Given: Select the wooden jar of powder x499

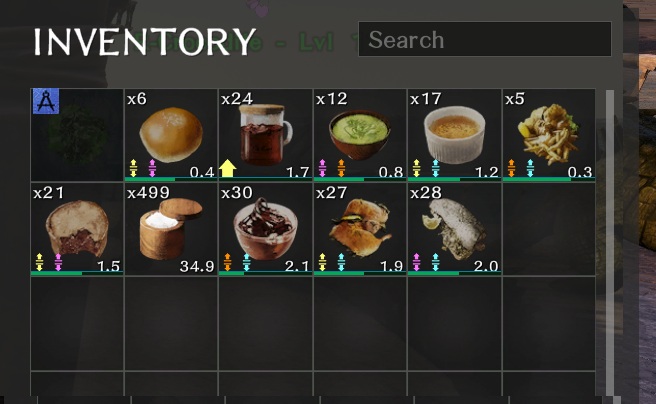Looking at the screenshot, I should (x=171, y=228).
